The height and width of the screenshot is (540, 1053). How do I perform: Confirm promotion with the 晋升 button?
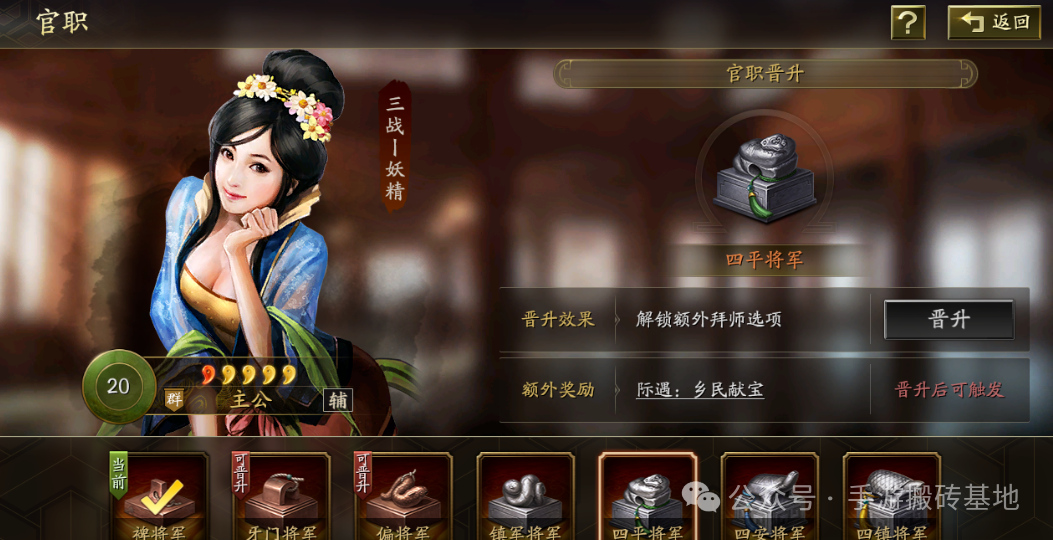pyautogui.click(x=948, y=319)
